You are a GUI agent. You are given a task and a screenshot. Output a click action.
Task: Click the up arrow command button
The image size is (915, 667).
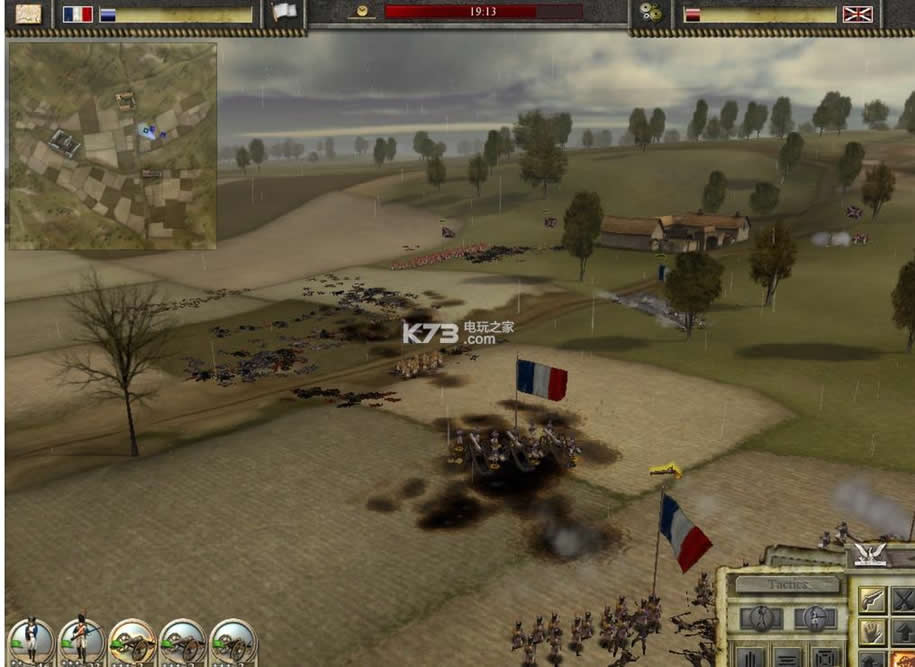(x=904, y=632)
